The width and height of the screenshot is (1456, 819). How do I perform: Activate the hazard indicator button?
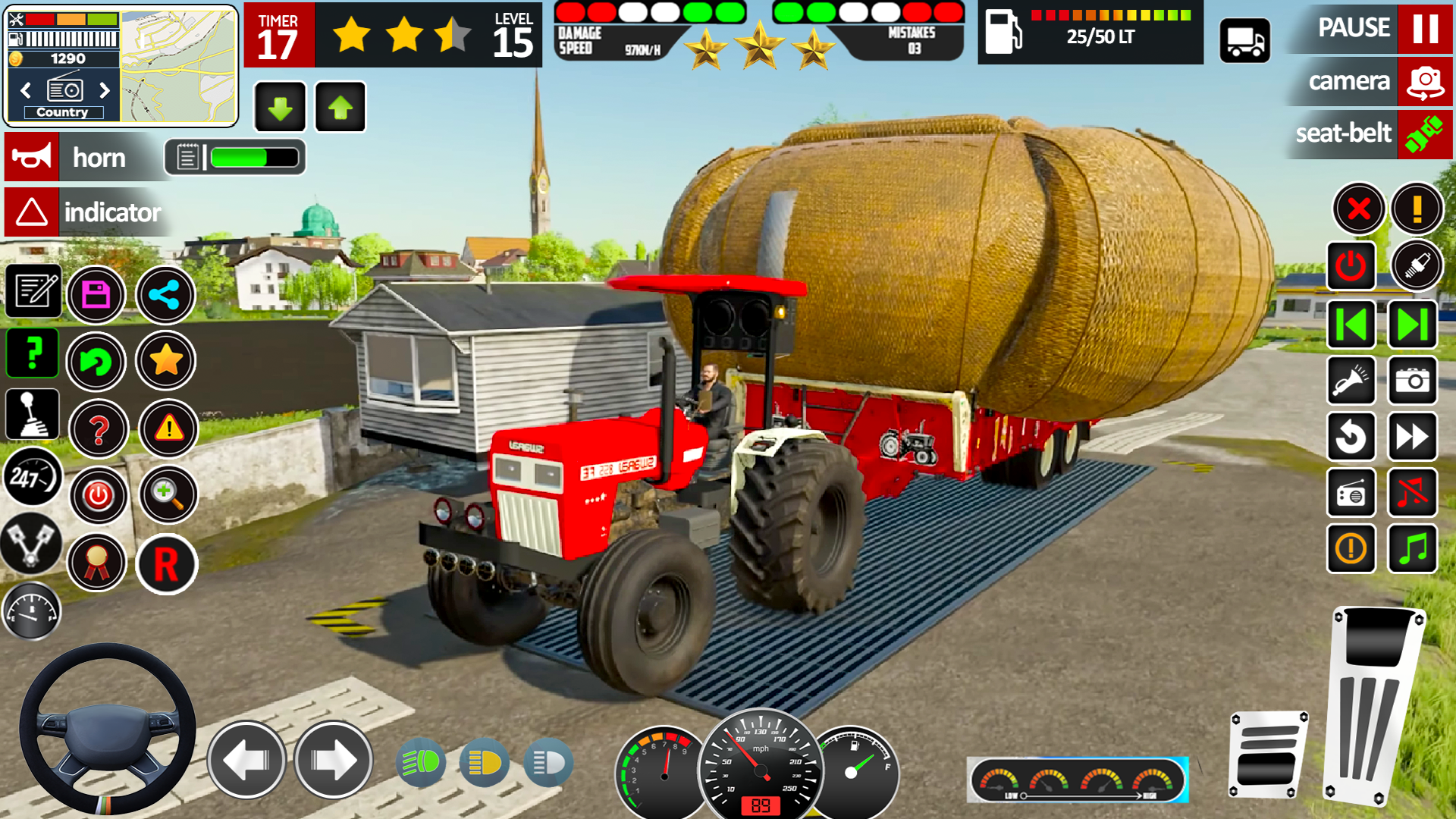32,212
